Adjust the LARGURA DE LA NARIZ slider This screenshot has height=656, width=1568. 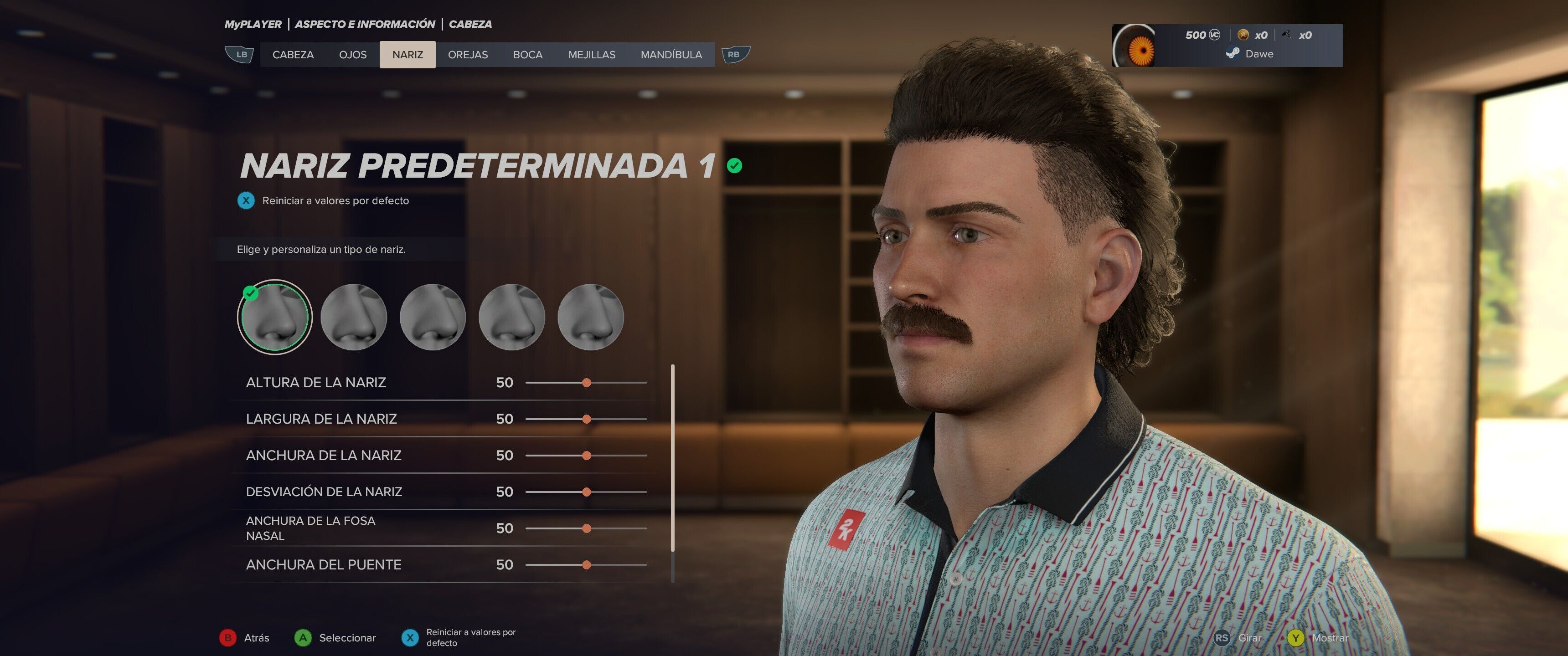586,419
